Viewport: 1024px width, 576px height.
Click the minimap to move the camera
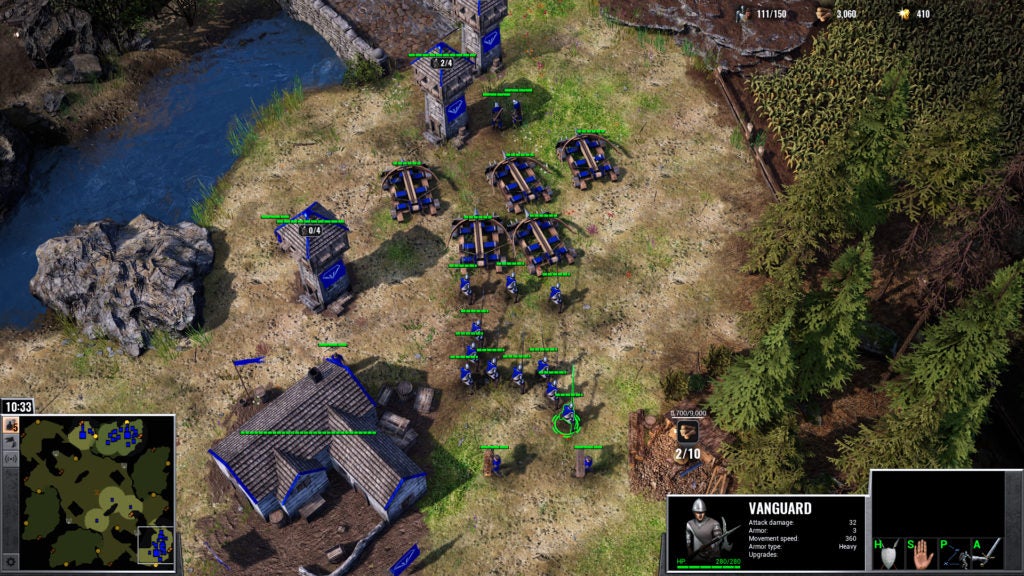pos(97,491)
